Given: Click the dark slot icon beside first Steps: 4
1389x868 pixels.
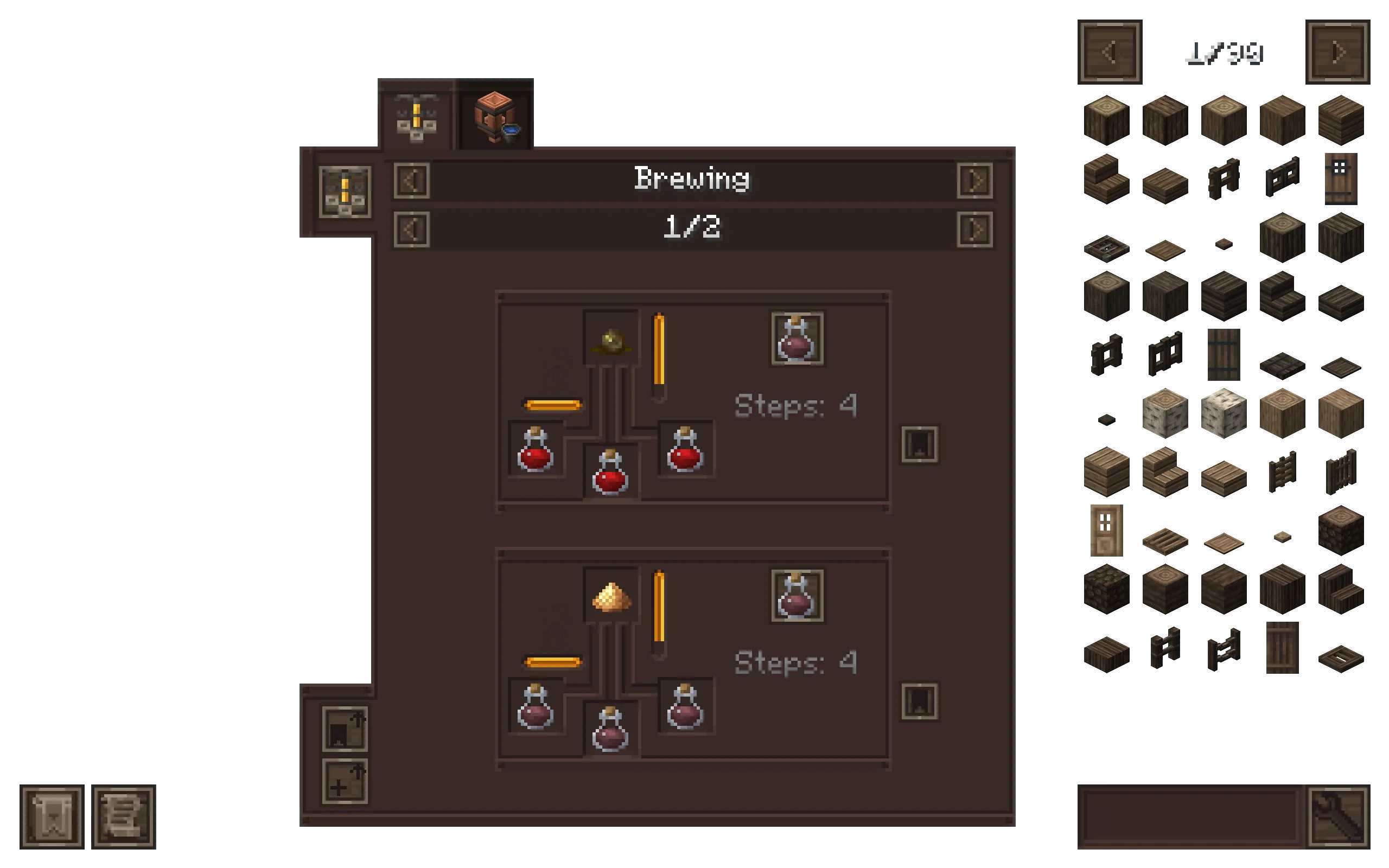Looking at the screenshot, I should coord(919,445).
